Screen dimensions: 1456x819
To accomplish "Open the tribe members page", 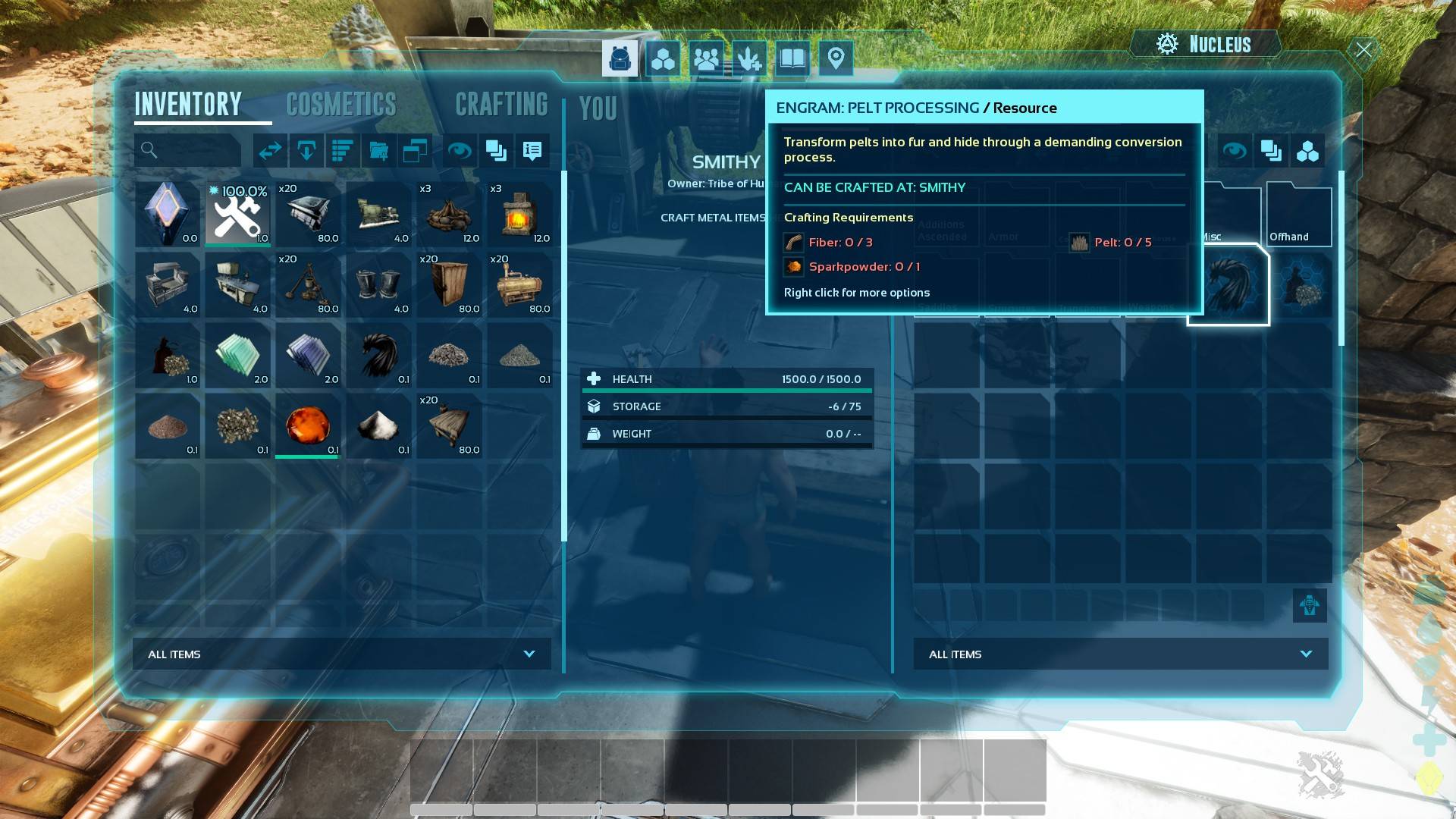I will pyautogui.click(x=706, y=58).
